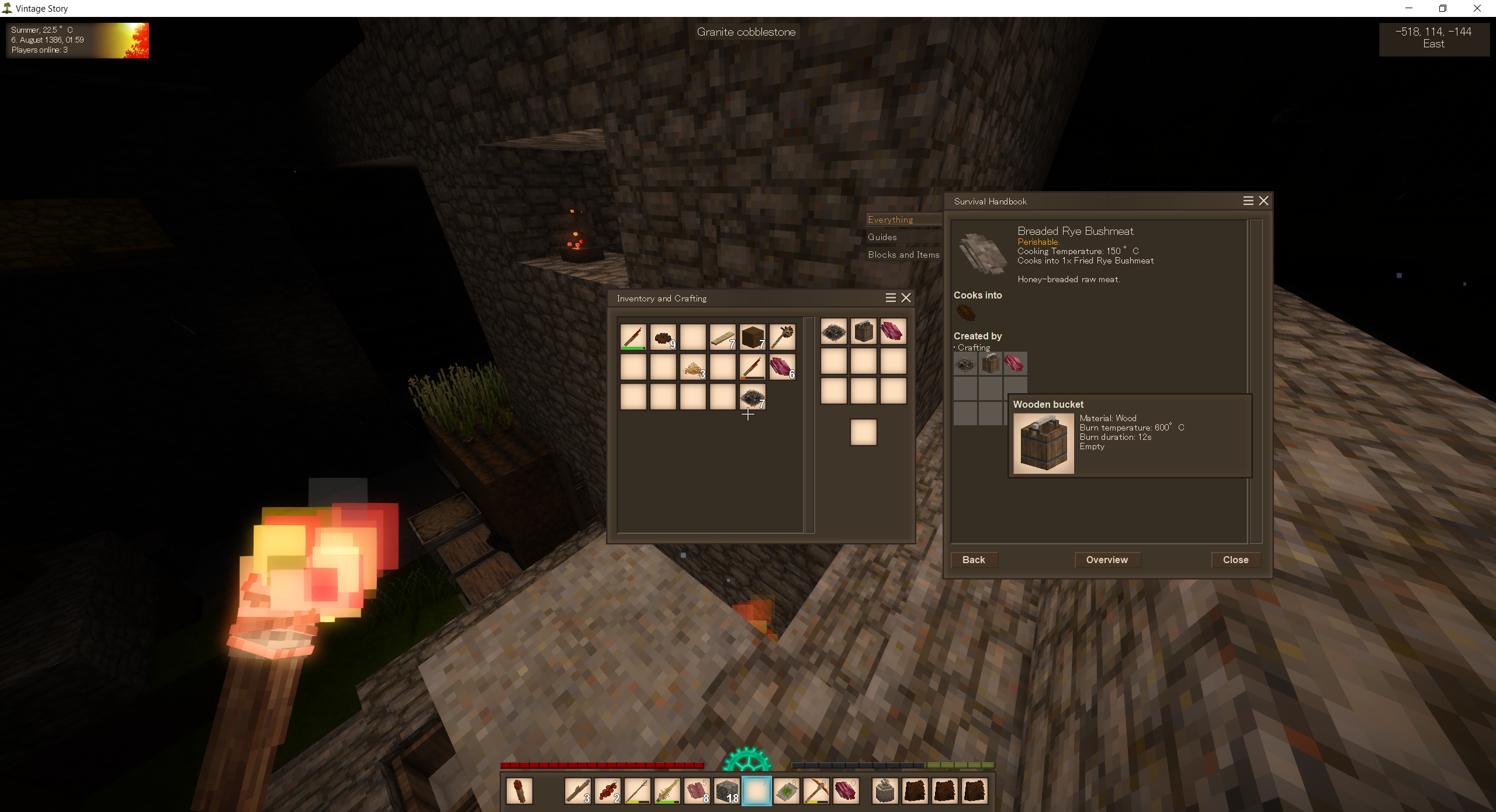Screen dimensions: 1496x812
Task: Select the red berries hotbar slot
Action: point(608,792)
